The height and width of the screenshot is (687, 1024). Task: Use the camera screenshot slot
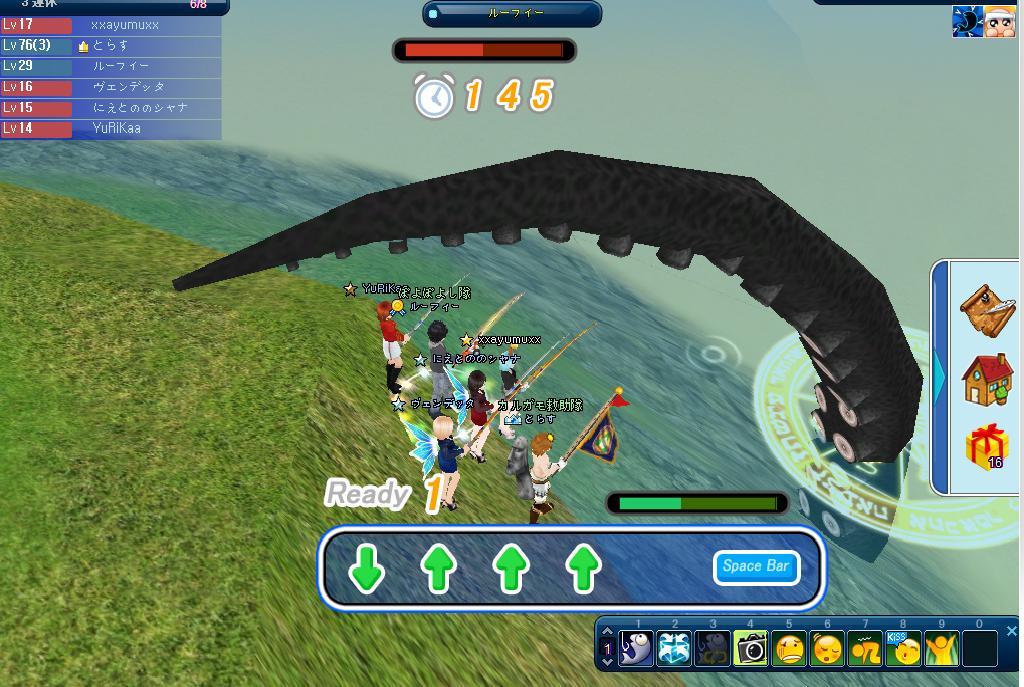pos(751,649)
